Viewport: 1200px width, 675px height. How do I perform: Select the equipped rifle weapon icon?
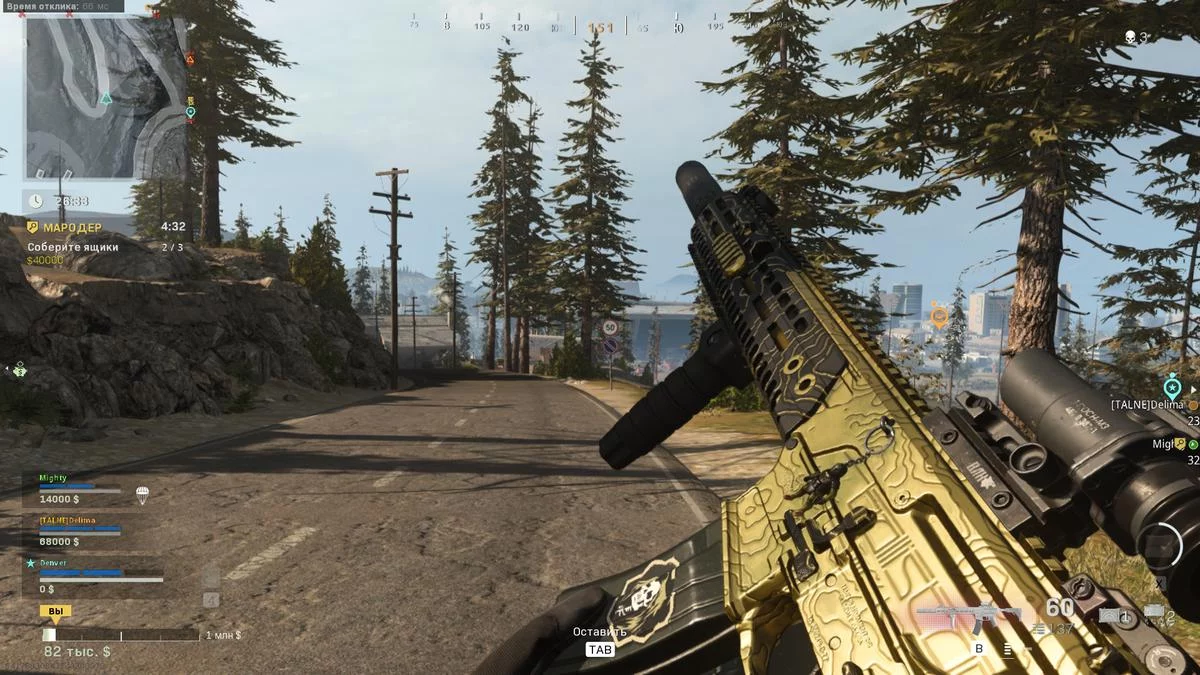click(x=967, y=616)
